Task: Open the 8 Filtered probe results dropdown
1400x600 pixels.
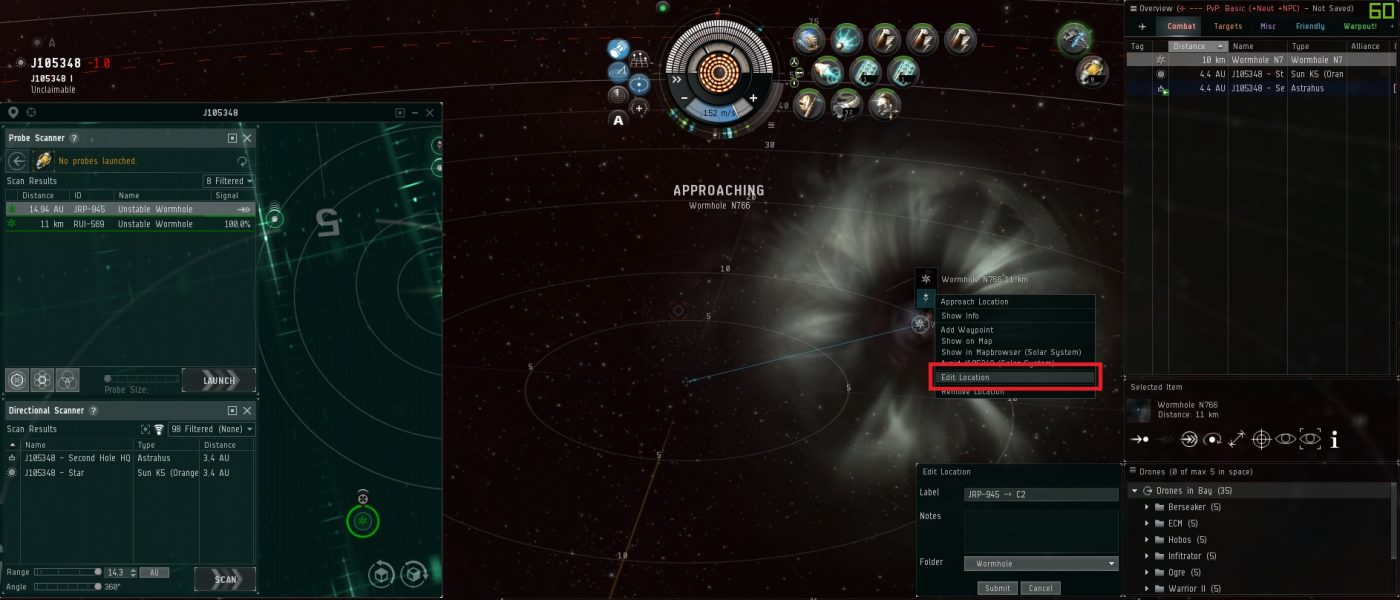Action: (x=229, y=181)
